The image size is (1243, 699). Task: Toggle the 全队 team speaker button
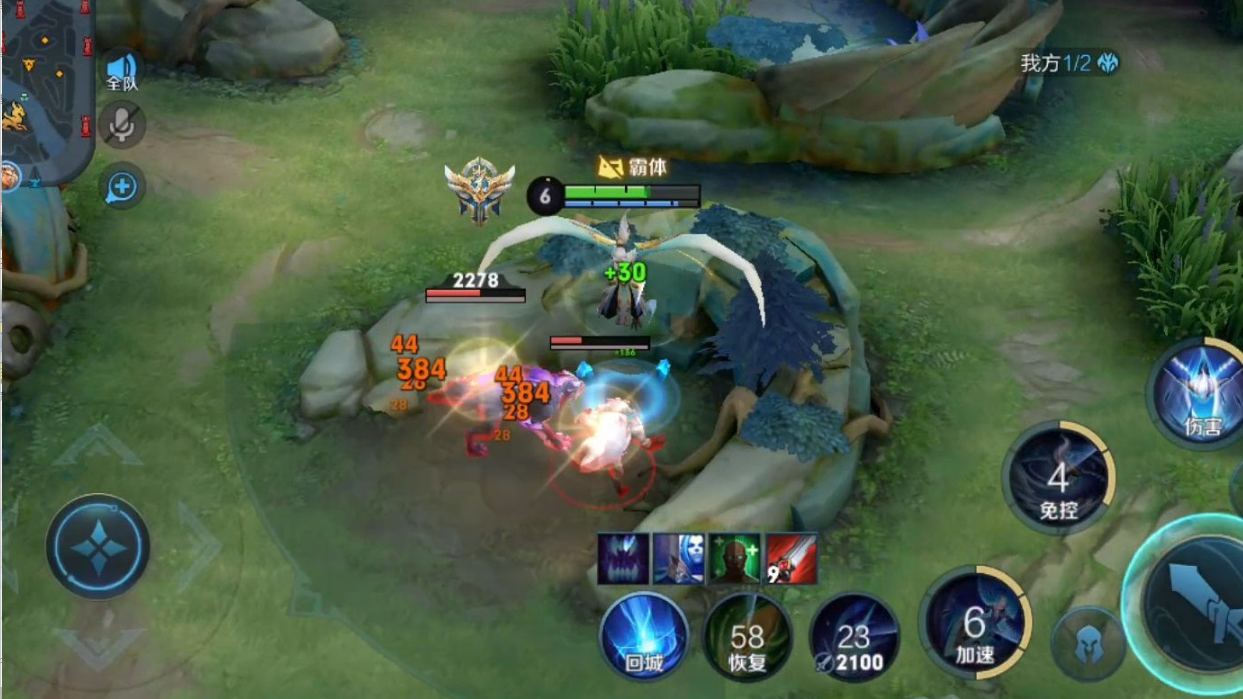coord(122,70)
